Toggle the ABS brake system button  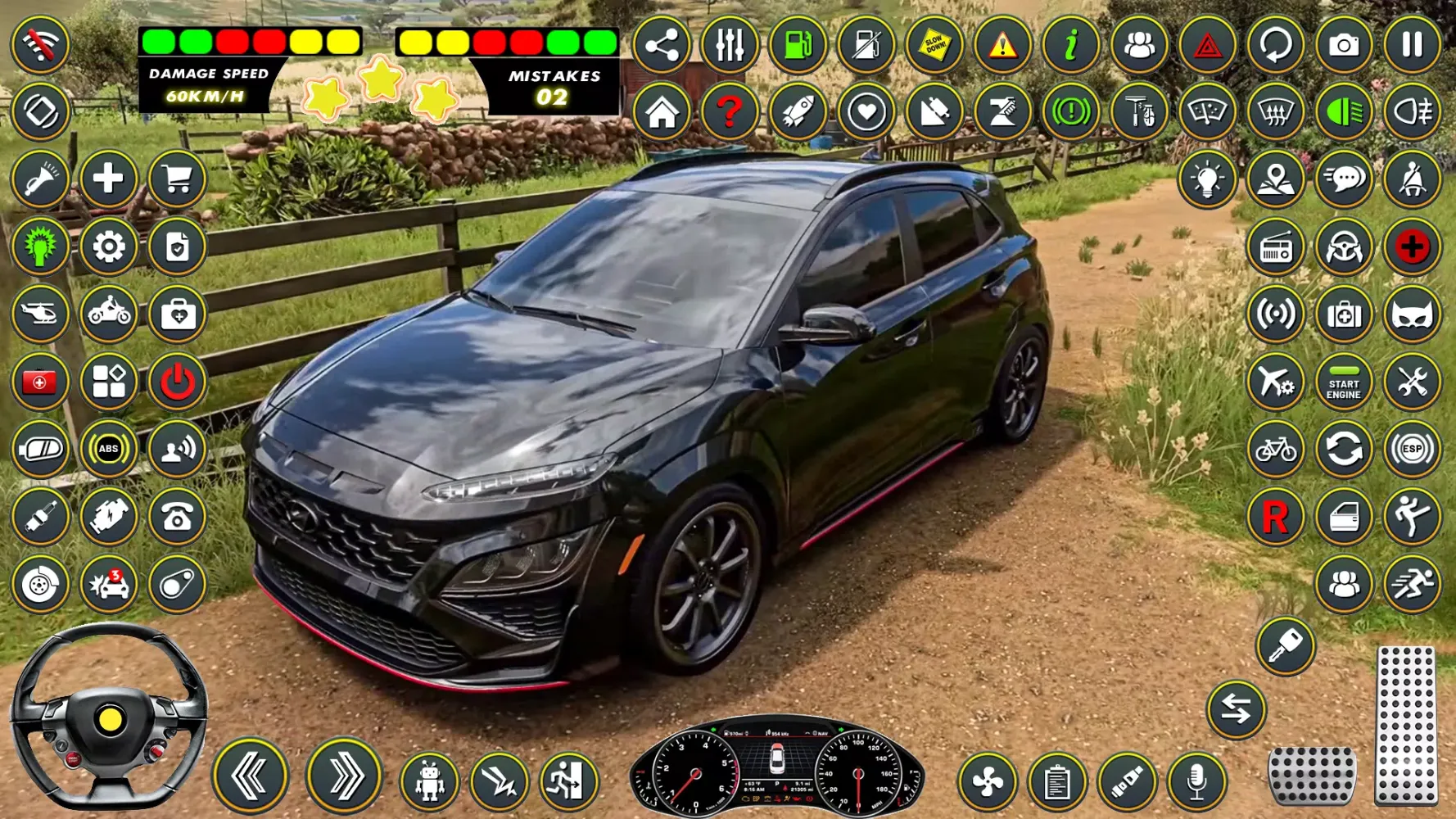108,449
